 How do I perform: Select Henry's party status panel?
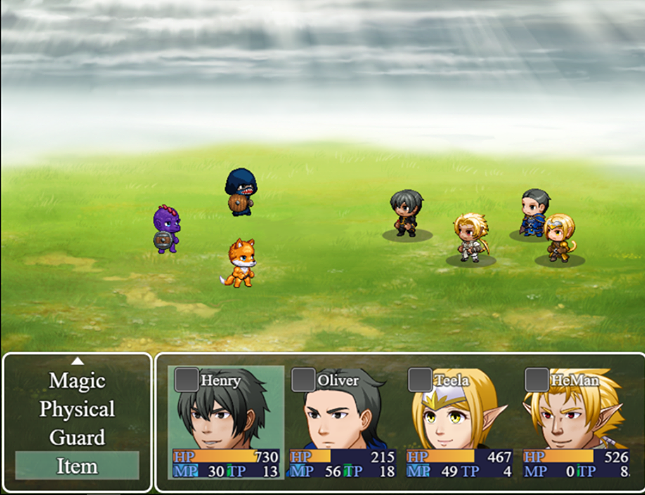(x=225, y=422)
